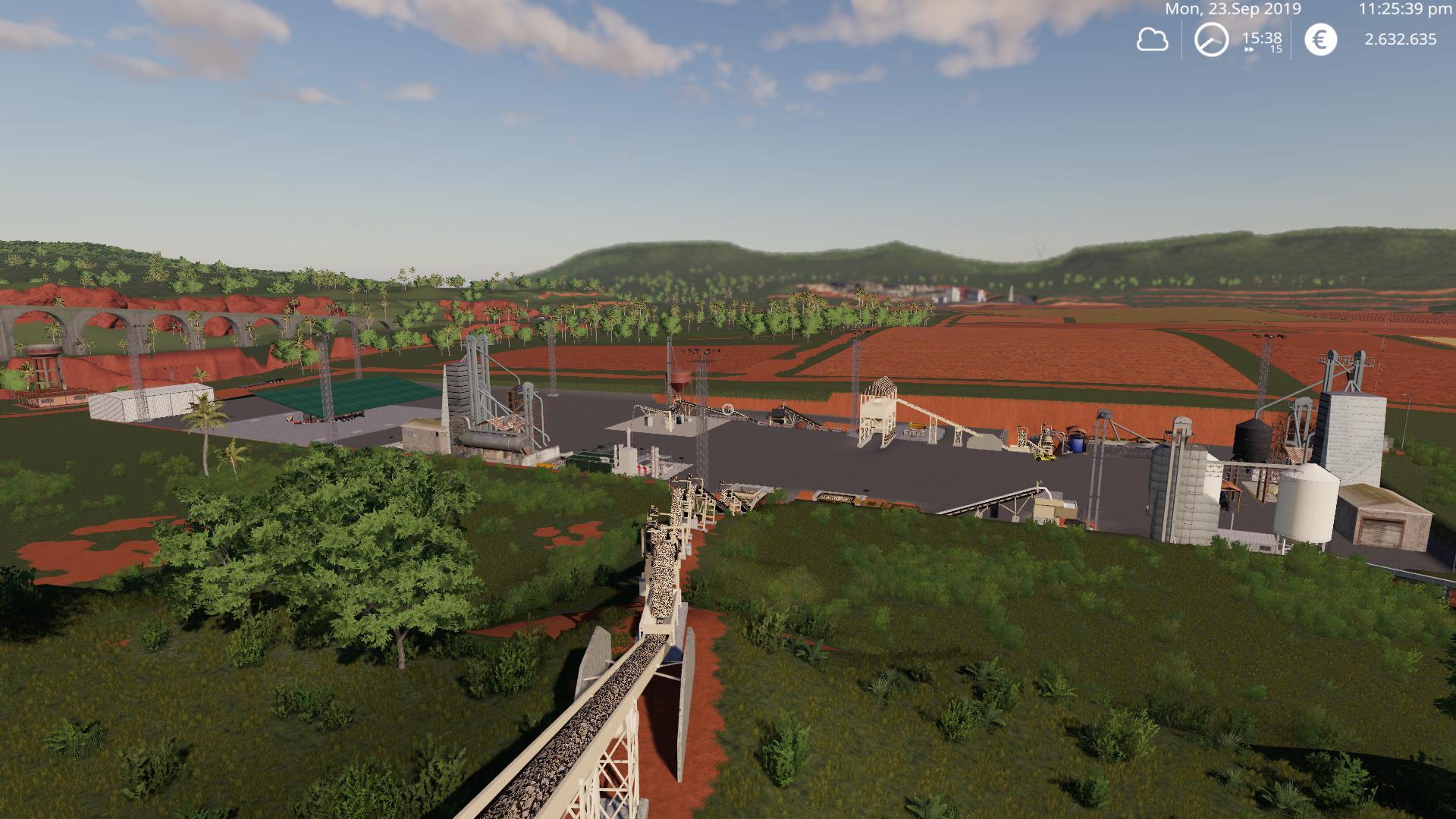Select the game clock icon
The width and height of the screenshot is (1456, 819).
pyautogui.click(x=1211, y=39)
